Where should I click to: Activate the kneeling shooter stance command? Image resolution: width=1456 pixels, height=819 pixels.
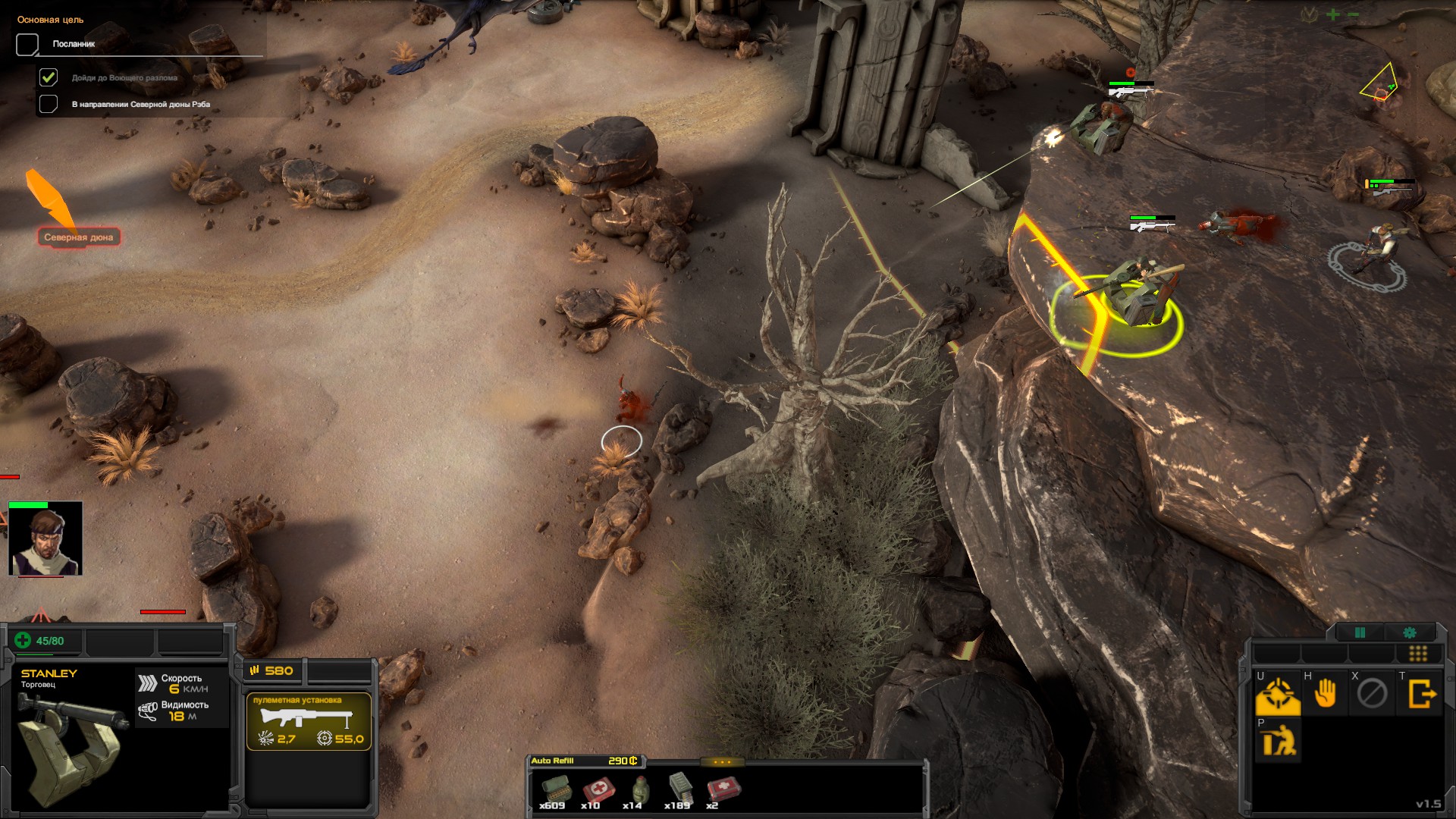(x=1278, y=741)
